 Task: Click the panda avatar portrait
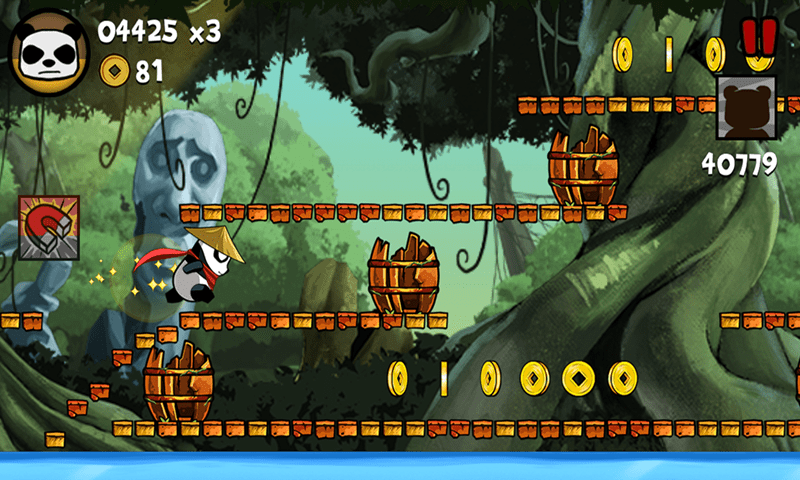48,52
